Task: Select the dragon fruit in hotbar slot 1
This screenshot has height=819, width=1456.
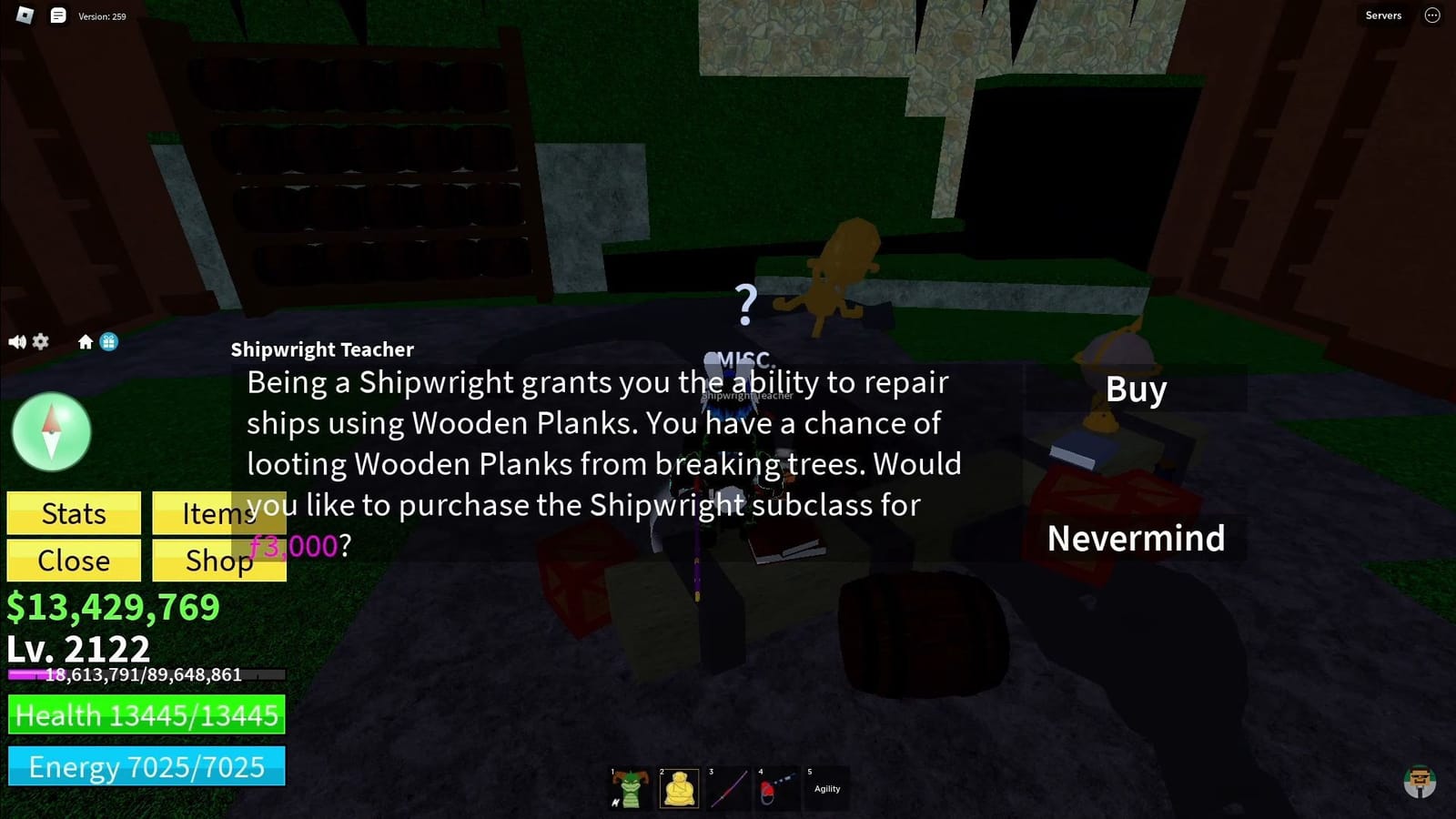Action: [x=629, y=788]
